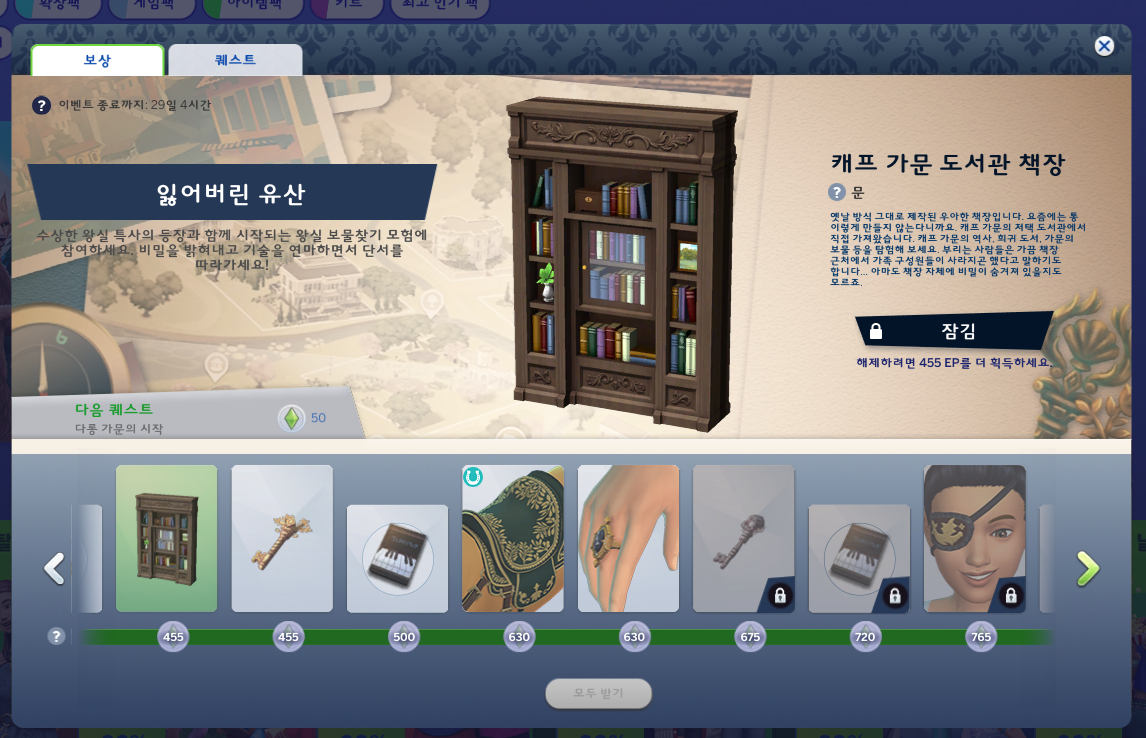Show next rewards with right arrow
1146x738 pixels.
click(1087, 568)
